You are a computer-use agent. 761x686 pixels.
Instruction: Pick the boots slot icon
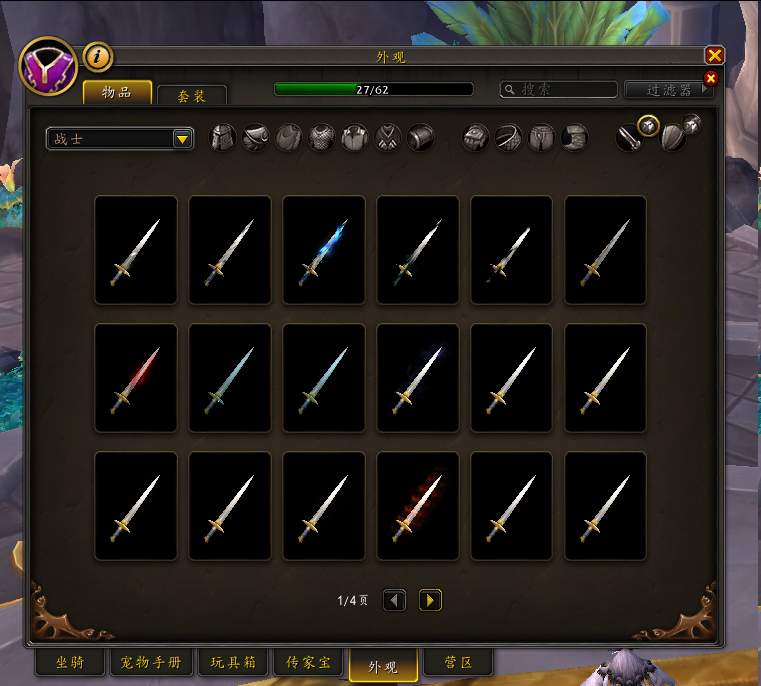(x=574, y=138)
